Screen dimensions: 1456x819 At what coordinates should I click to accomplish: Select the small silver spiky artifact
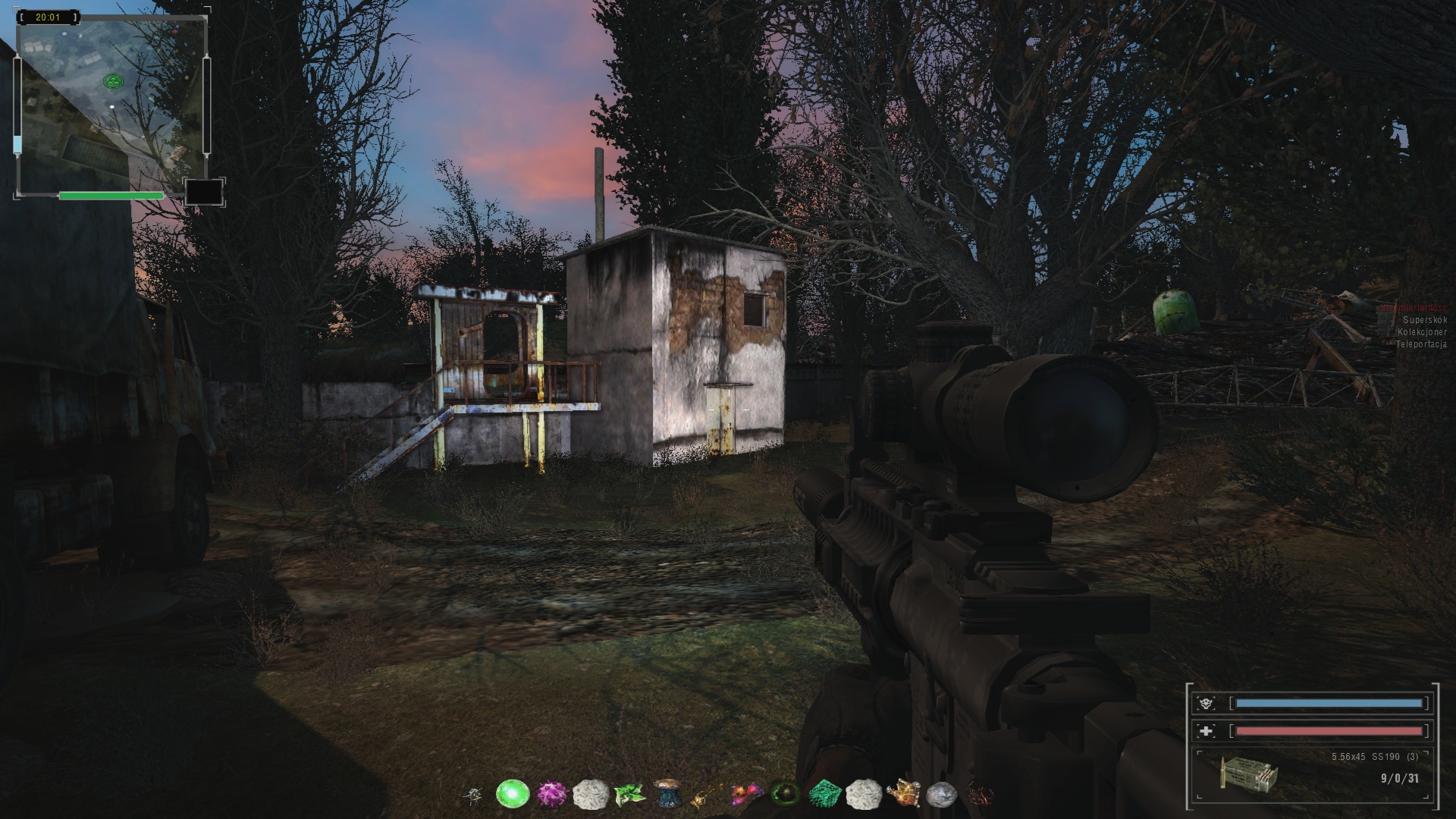(x=474, y=795)
